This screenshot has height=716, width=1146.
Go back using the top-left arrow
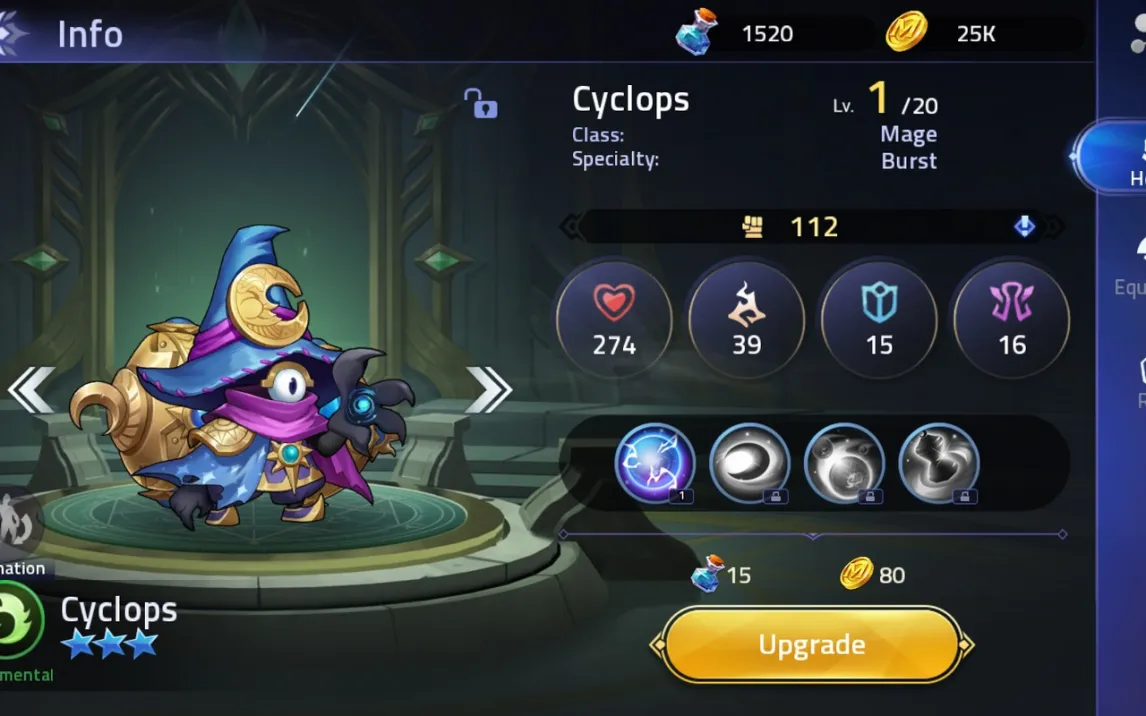coord(14,33)
